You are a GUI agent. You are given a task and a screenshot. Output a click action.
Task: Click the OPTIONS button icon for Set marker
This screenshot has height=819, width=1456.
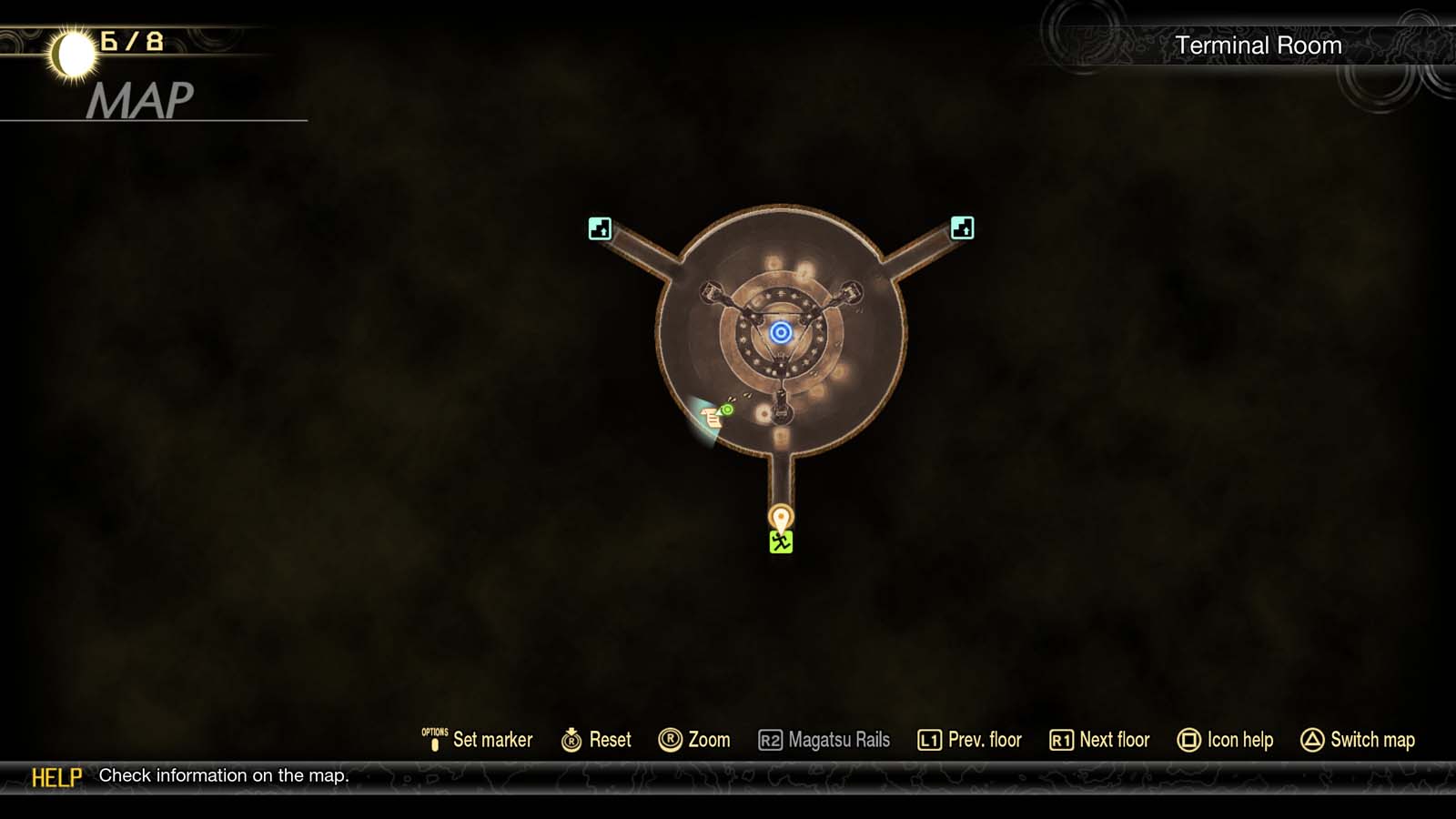click(x=434, y=739)
